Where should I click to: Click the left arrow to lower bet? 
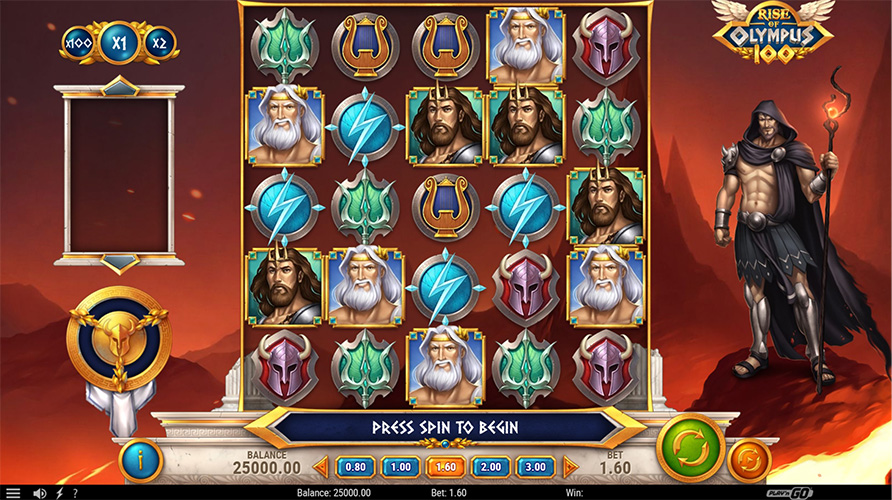coord(321,466)
